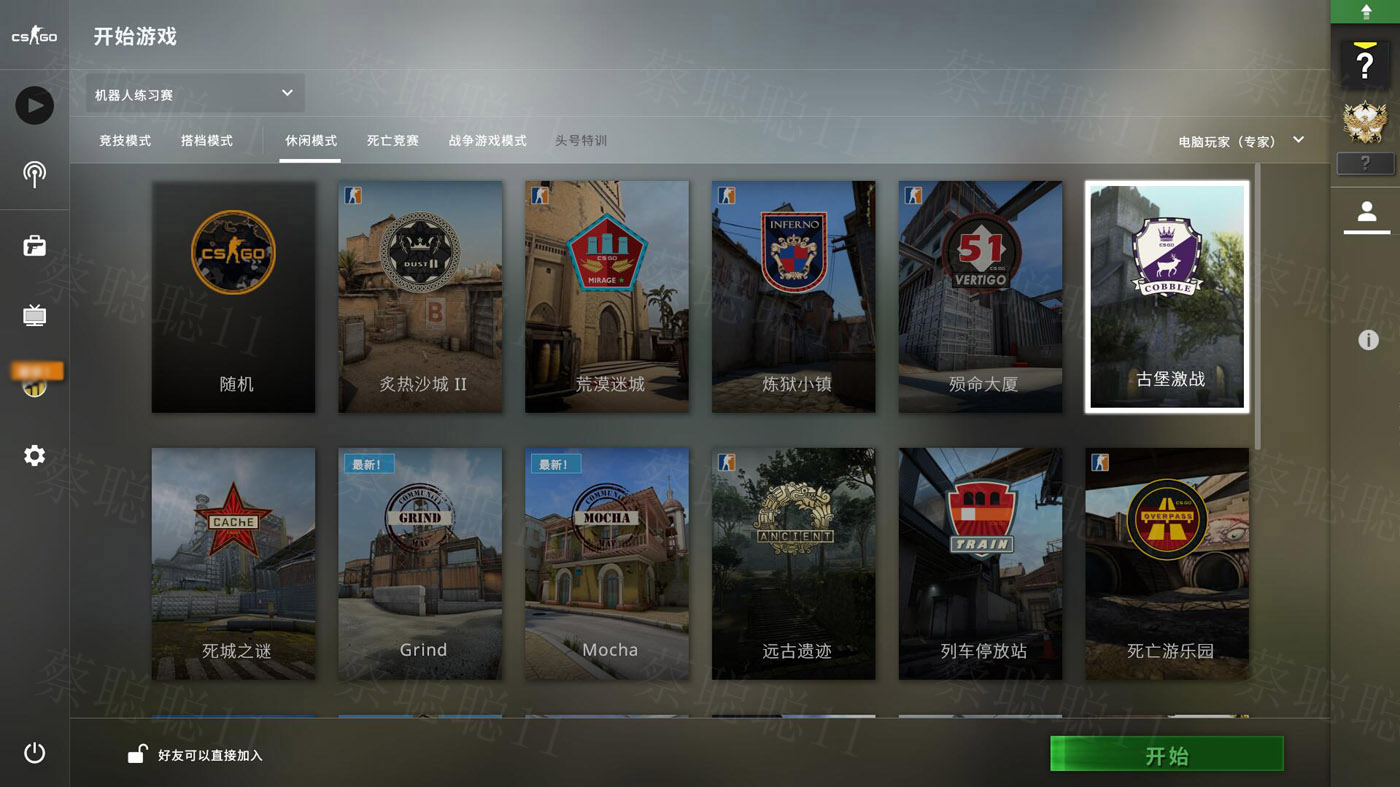Screen dimensions: 1400x787
Task: Choose the Dust II map tile
Action: (x=420, y=296)
